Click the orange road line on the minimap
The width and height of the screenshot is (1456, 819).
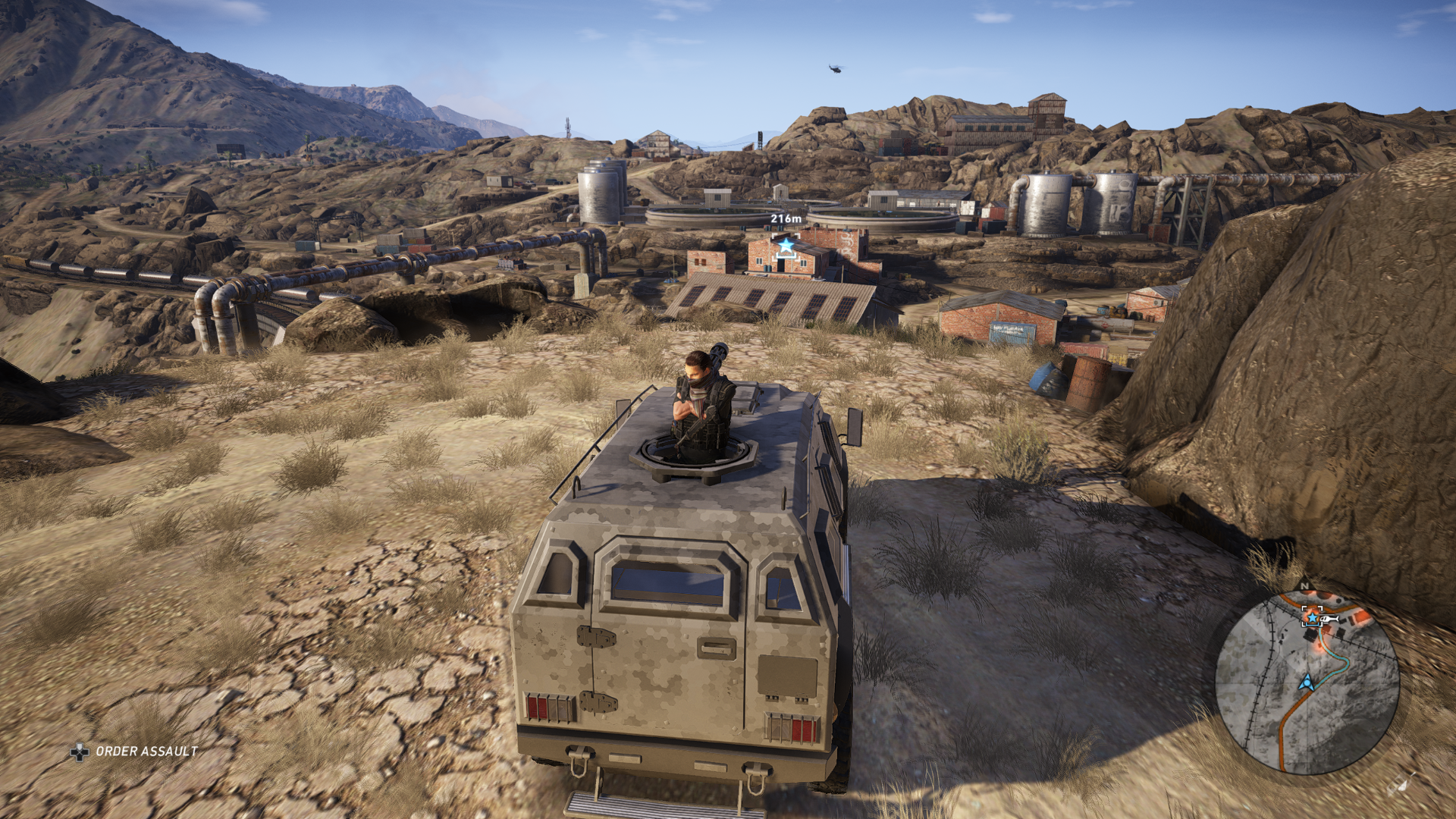pos(1282,739)
